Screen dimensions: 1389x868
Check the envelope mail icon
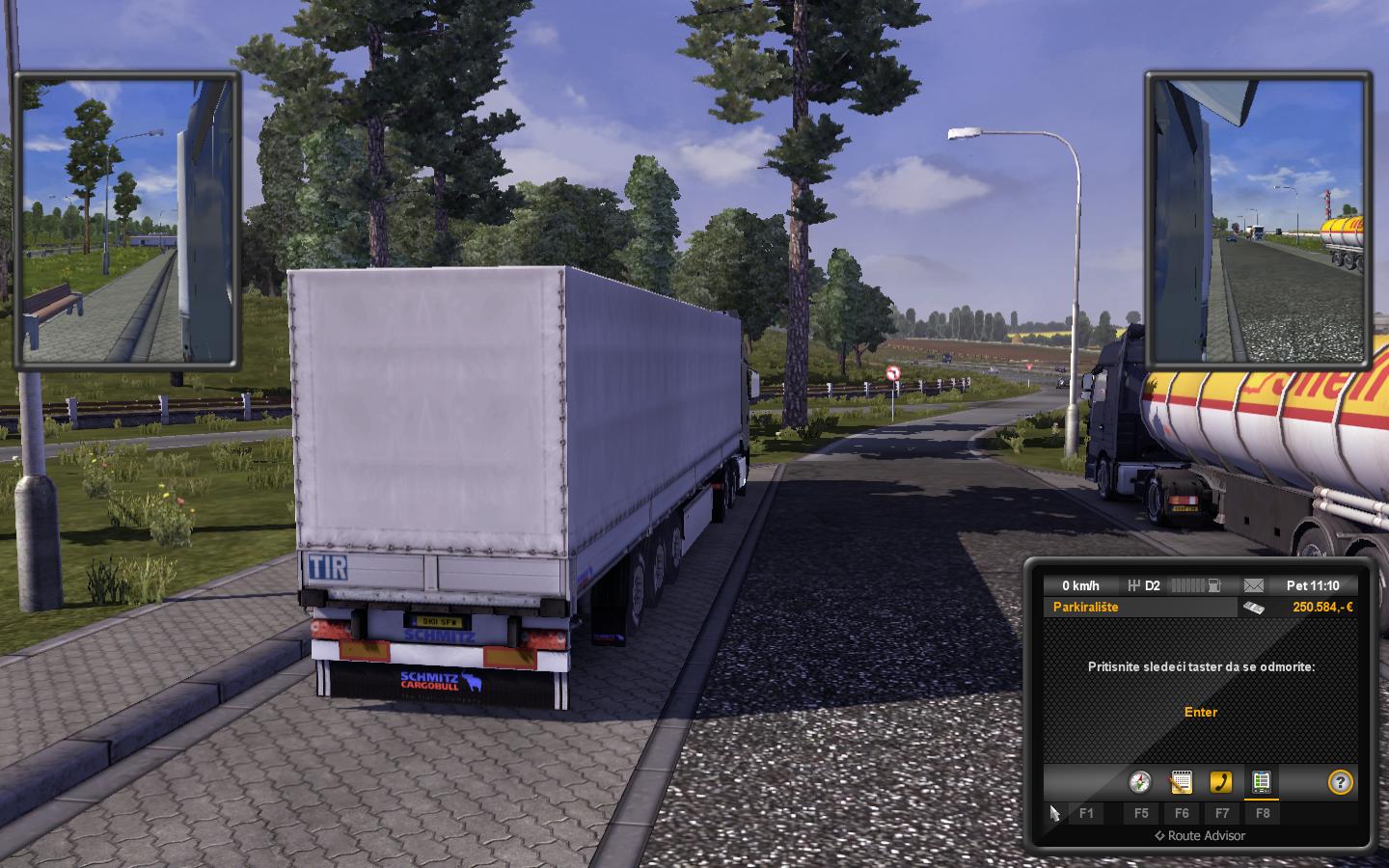tap(1253, 585)
